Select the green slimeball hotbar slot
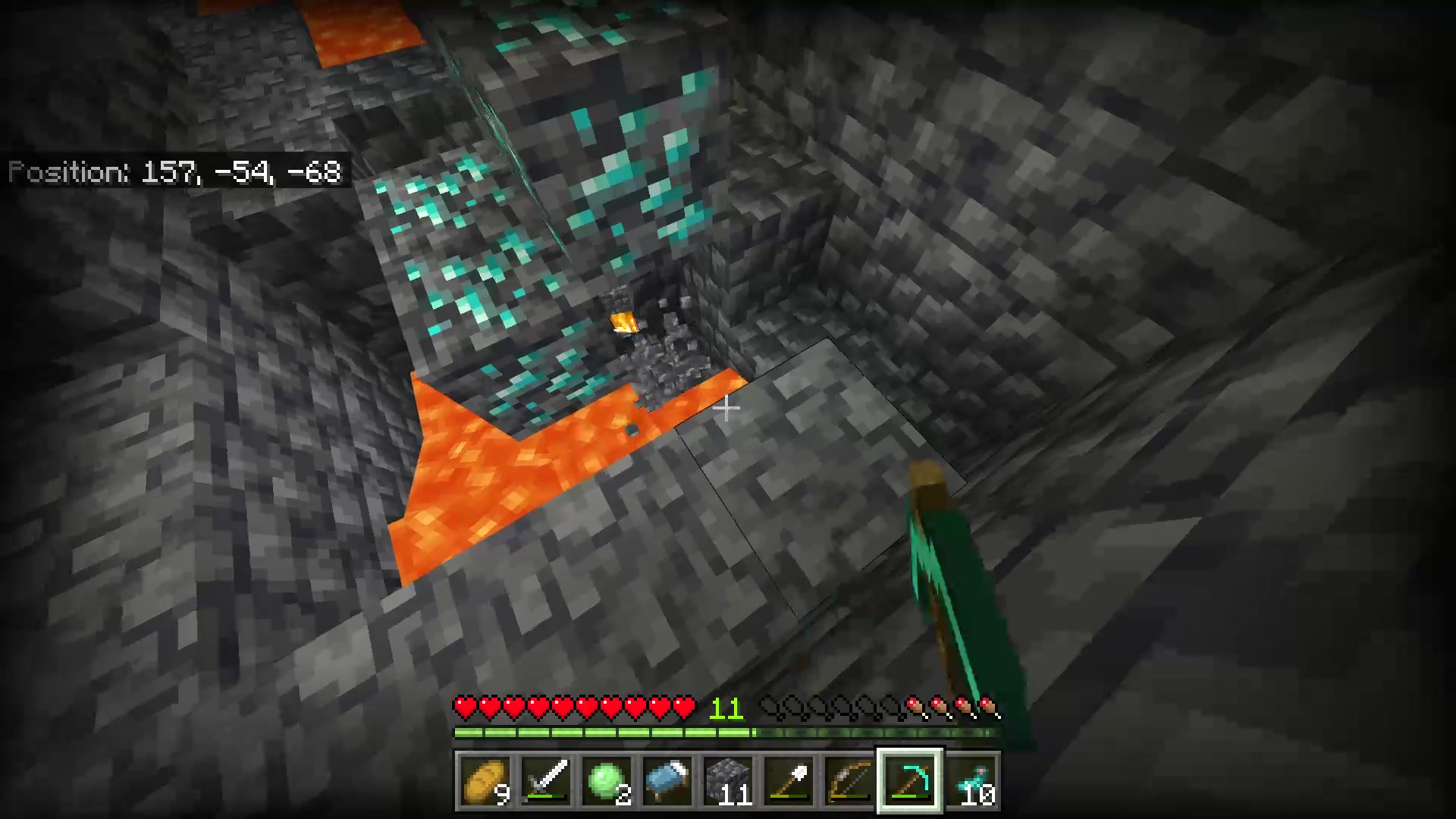Image resolution: width=1456 pixels, height=819 pixels. [x=607, y=781]
